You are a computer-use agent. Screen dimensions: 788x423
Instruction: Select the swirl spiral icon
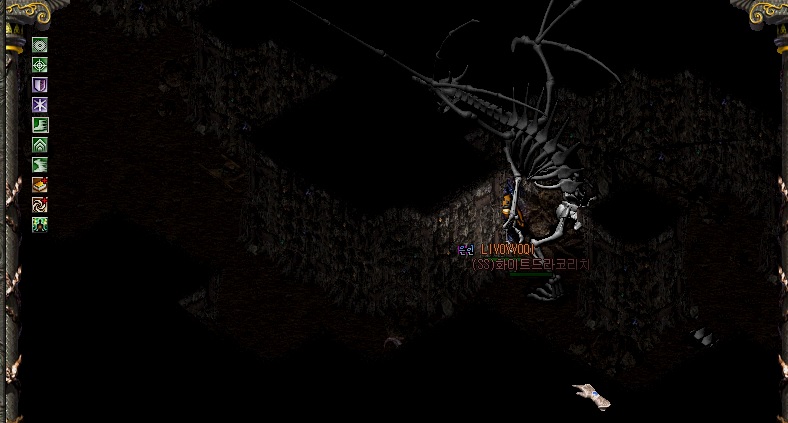click(x=40, y=205)
